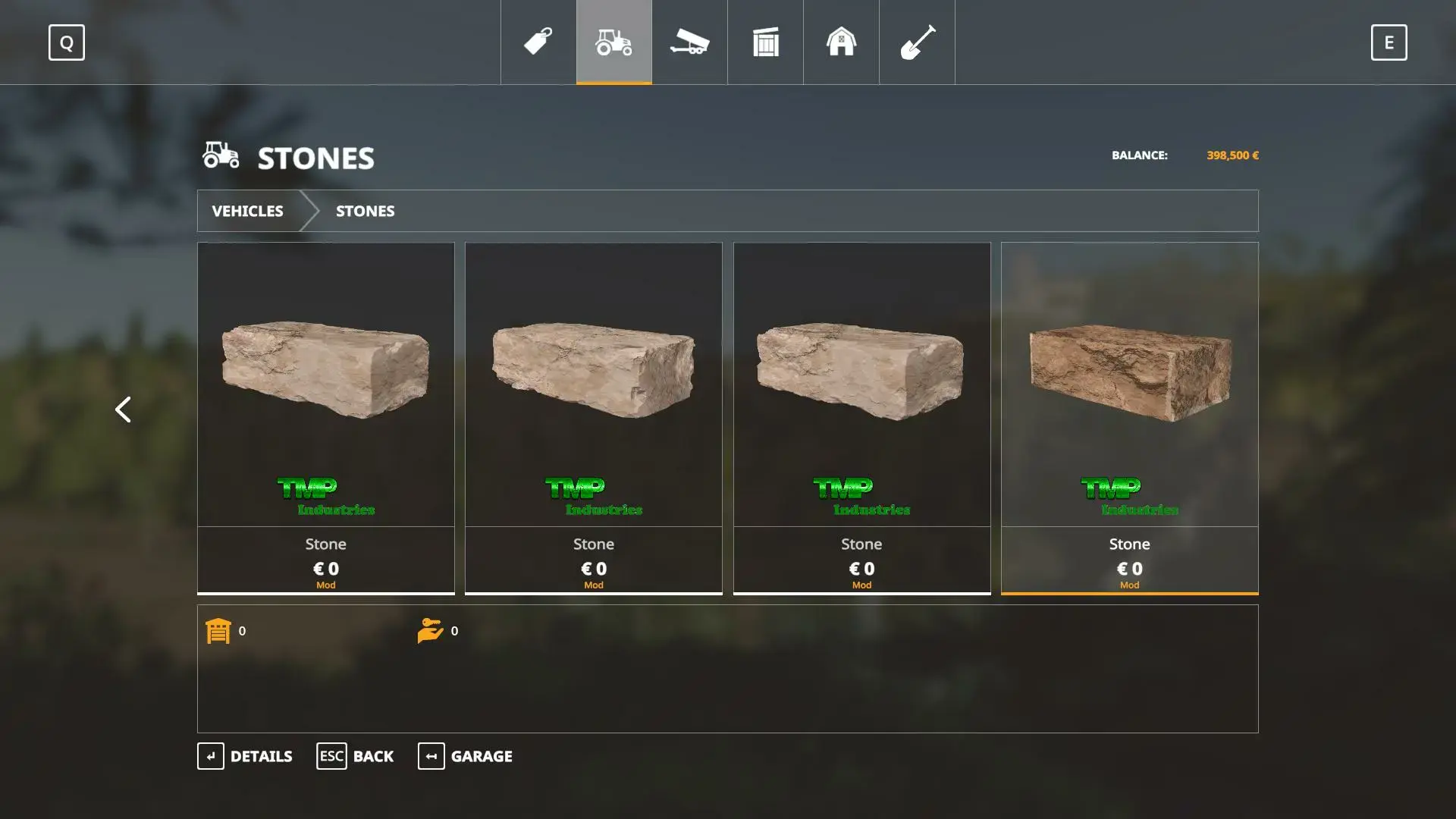Open the trailer tools tab

pos(689,42)
